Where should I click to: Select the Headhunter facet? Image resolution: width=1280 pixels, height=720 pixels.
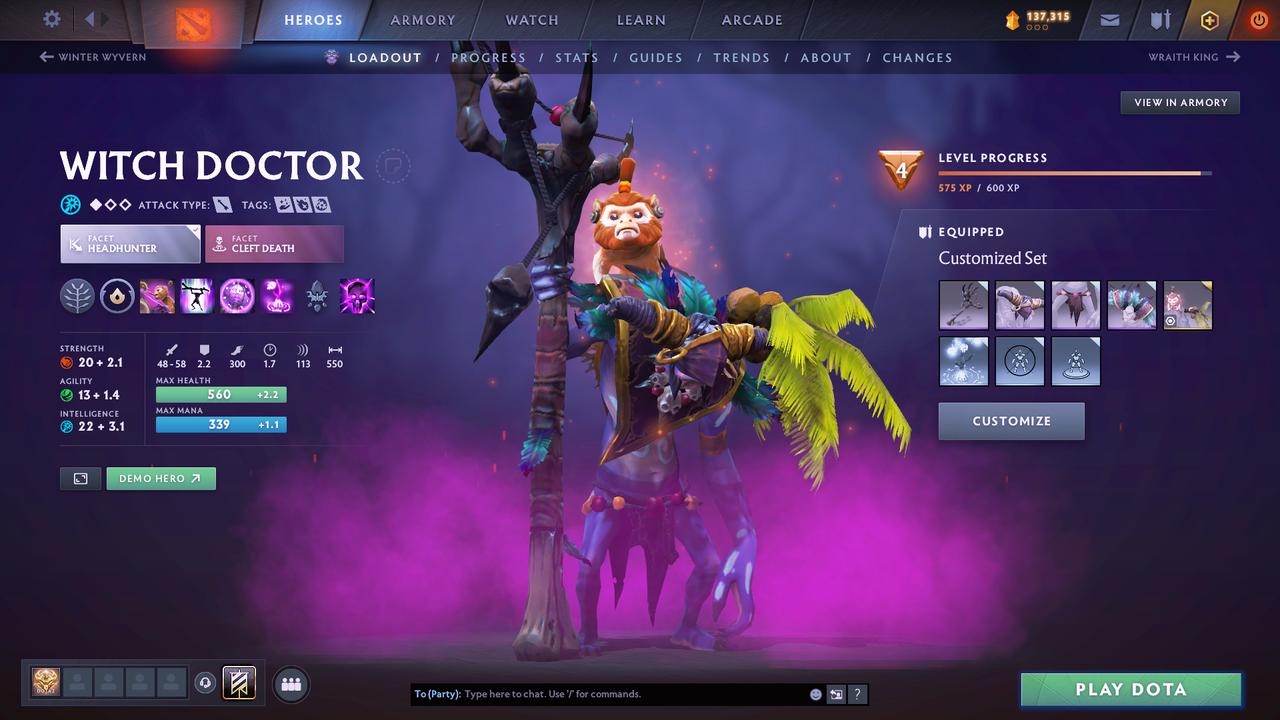pos(130,243)
